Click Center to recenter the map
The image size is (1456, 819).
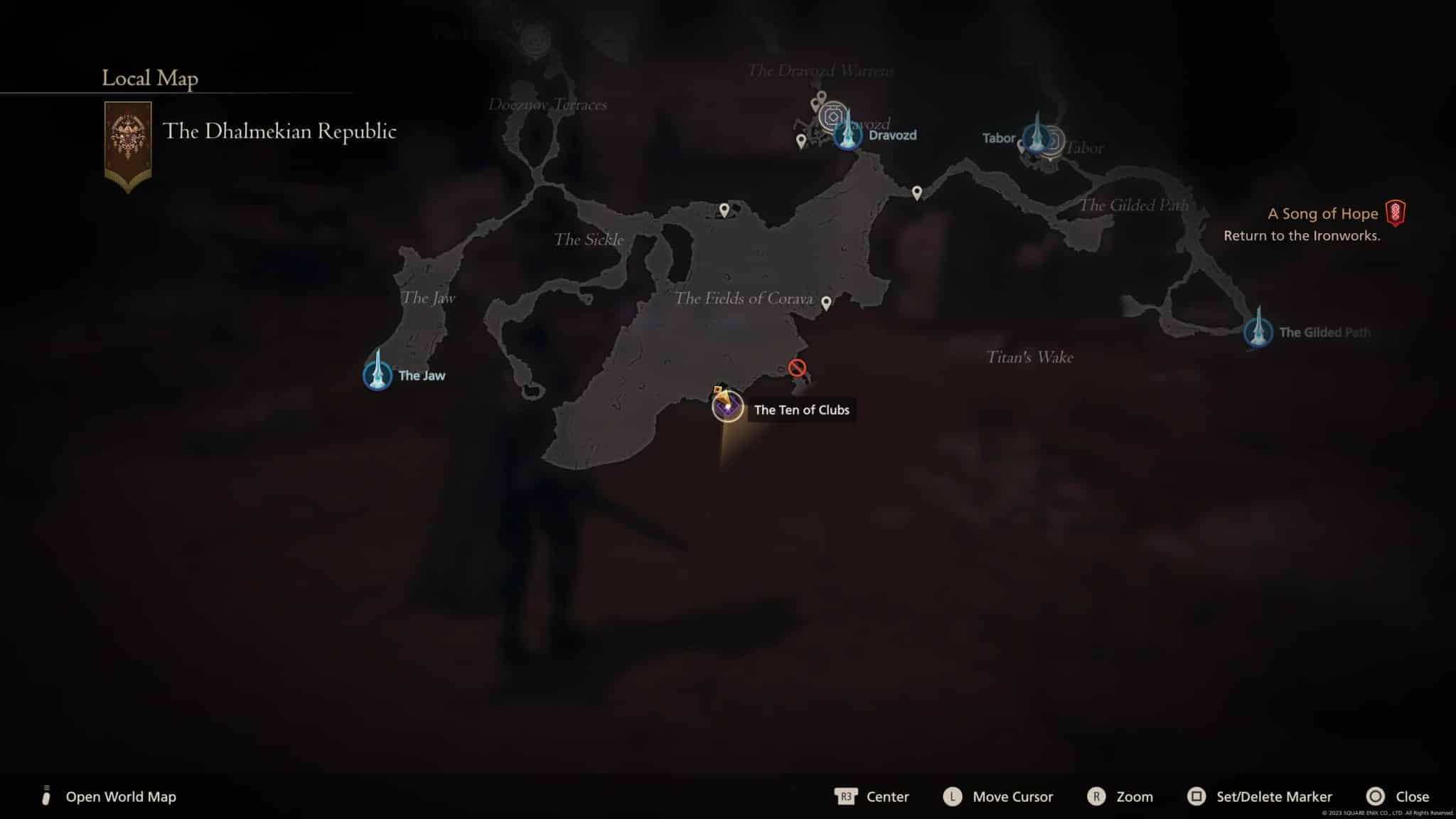pyautogui.click(x=887, y=797)
